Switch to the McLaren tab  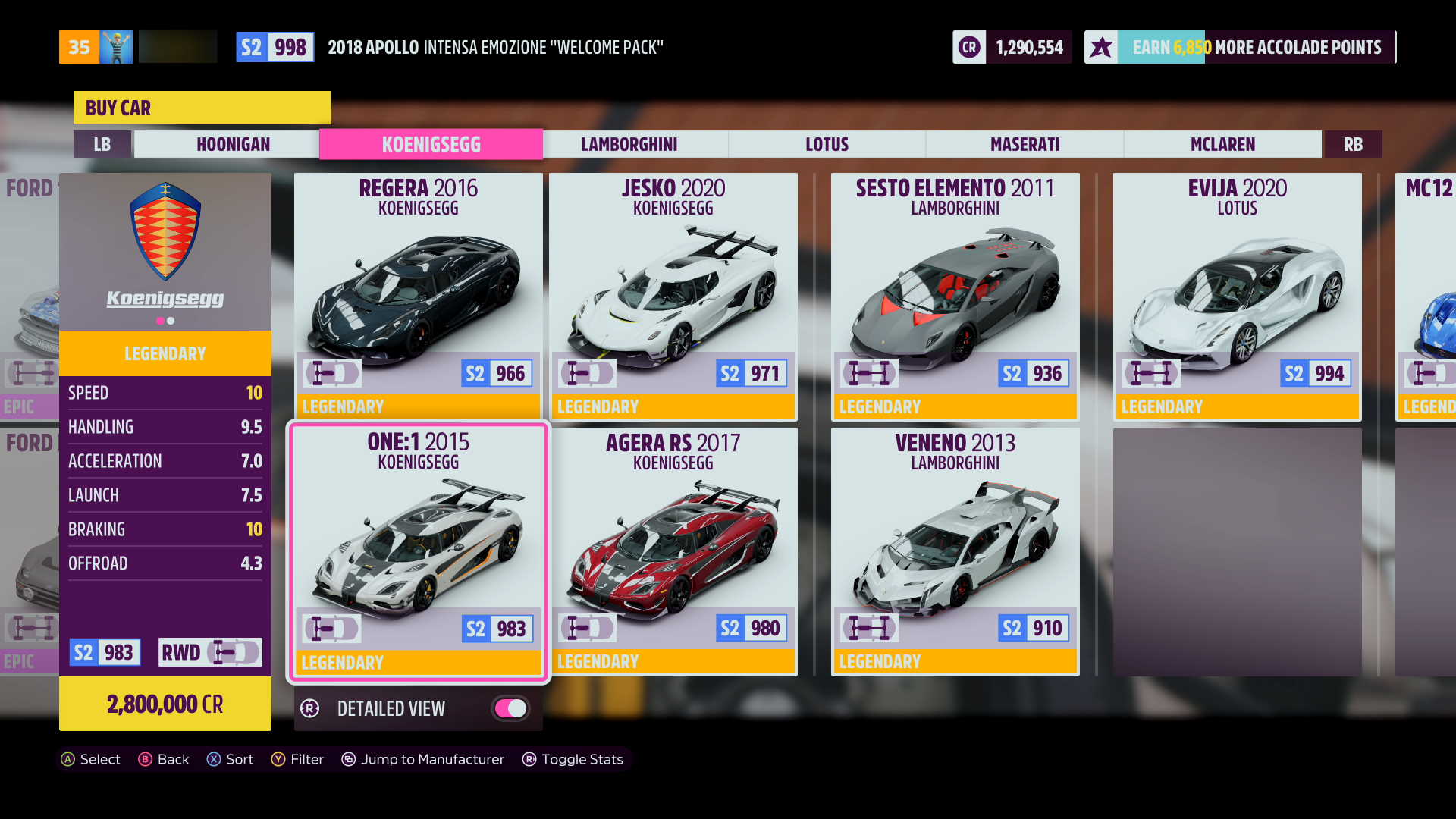click(1223, 144)
